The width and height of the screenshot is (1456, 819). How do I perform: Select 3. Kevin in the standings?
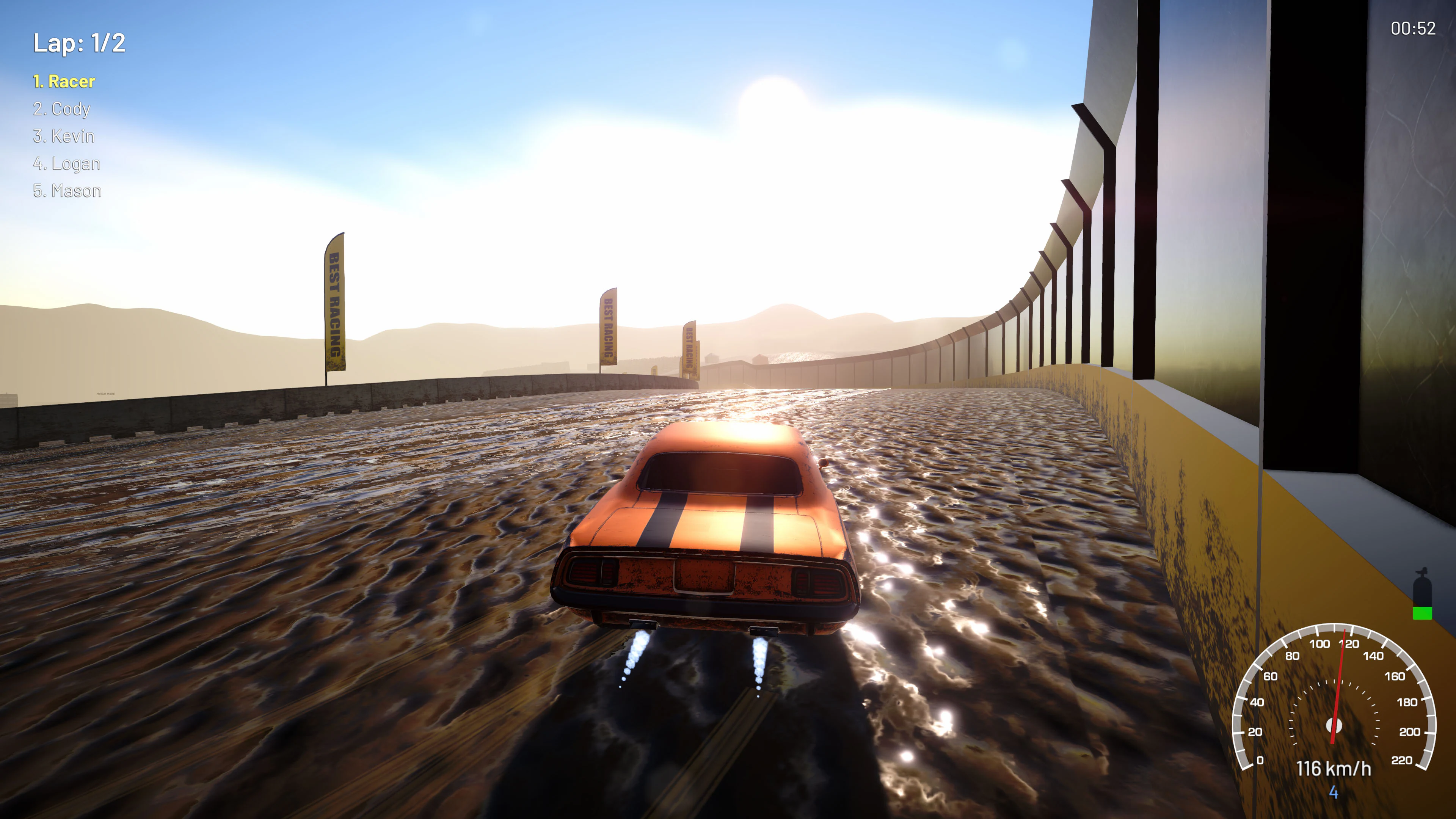[64, 136]
